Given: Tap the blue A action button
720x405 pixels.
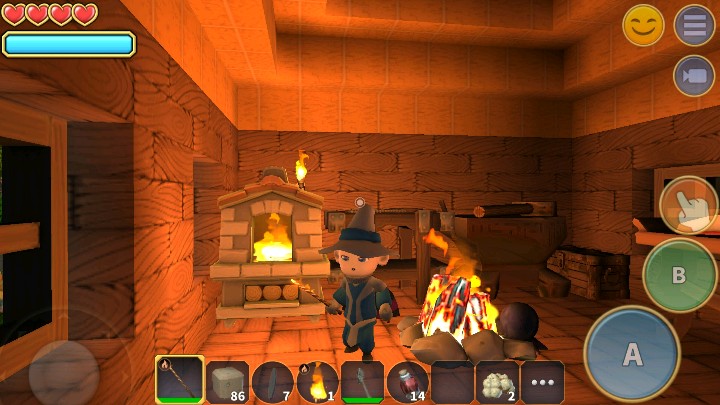Looking at the screenshot, I should tap(632, 353).
